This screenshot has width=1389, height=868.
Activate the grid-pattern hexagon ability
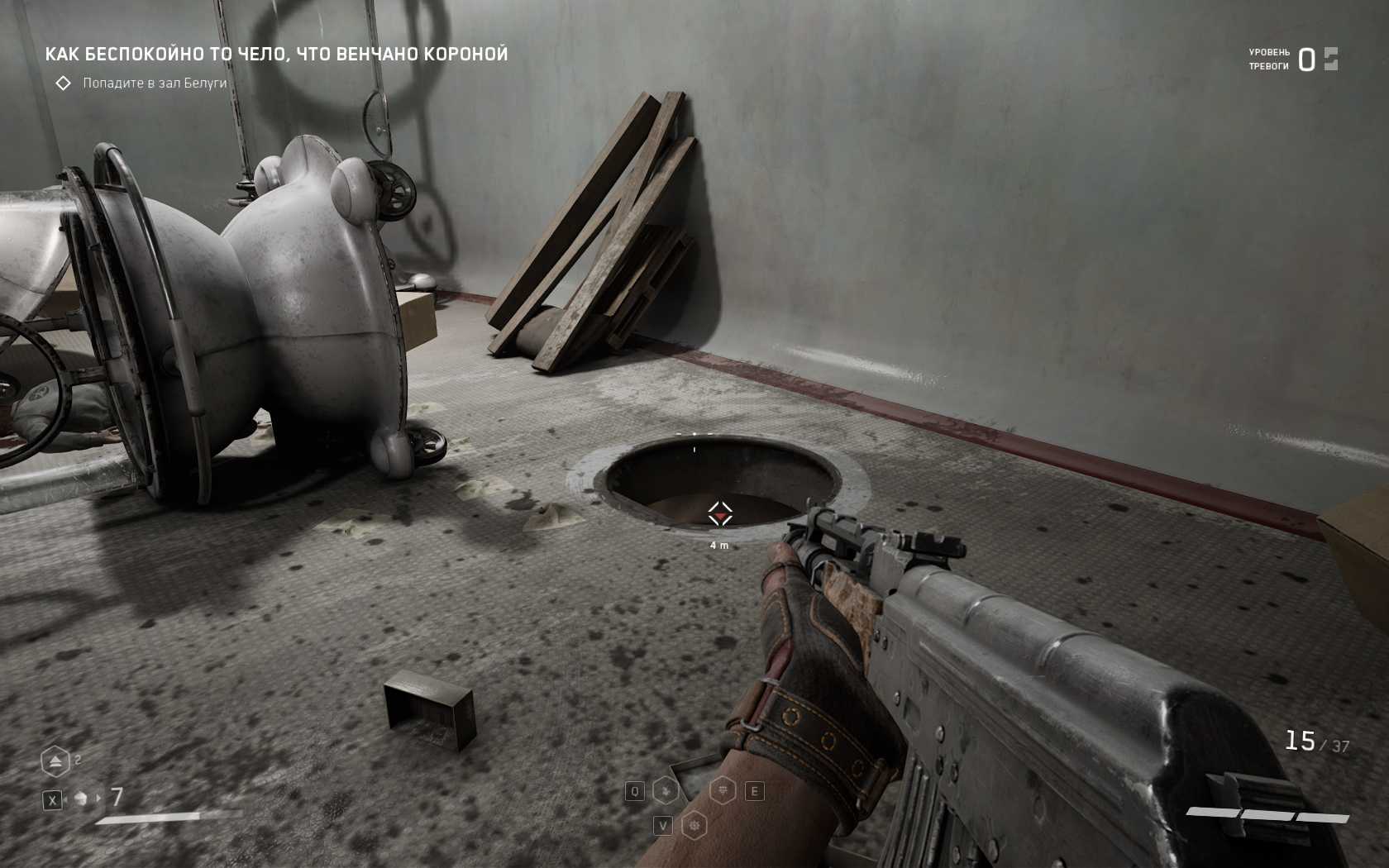[723, 791]
